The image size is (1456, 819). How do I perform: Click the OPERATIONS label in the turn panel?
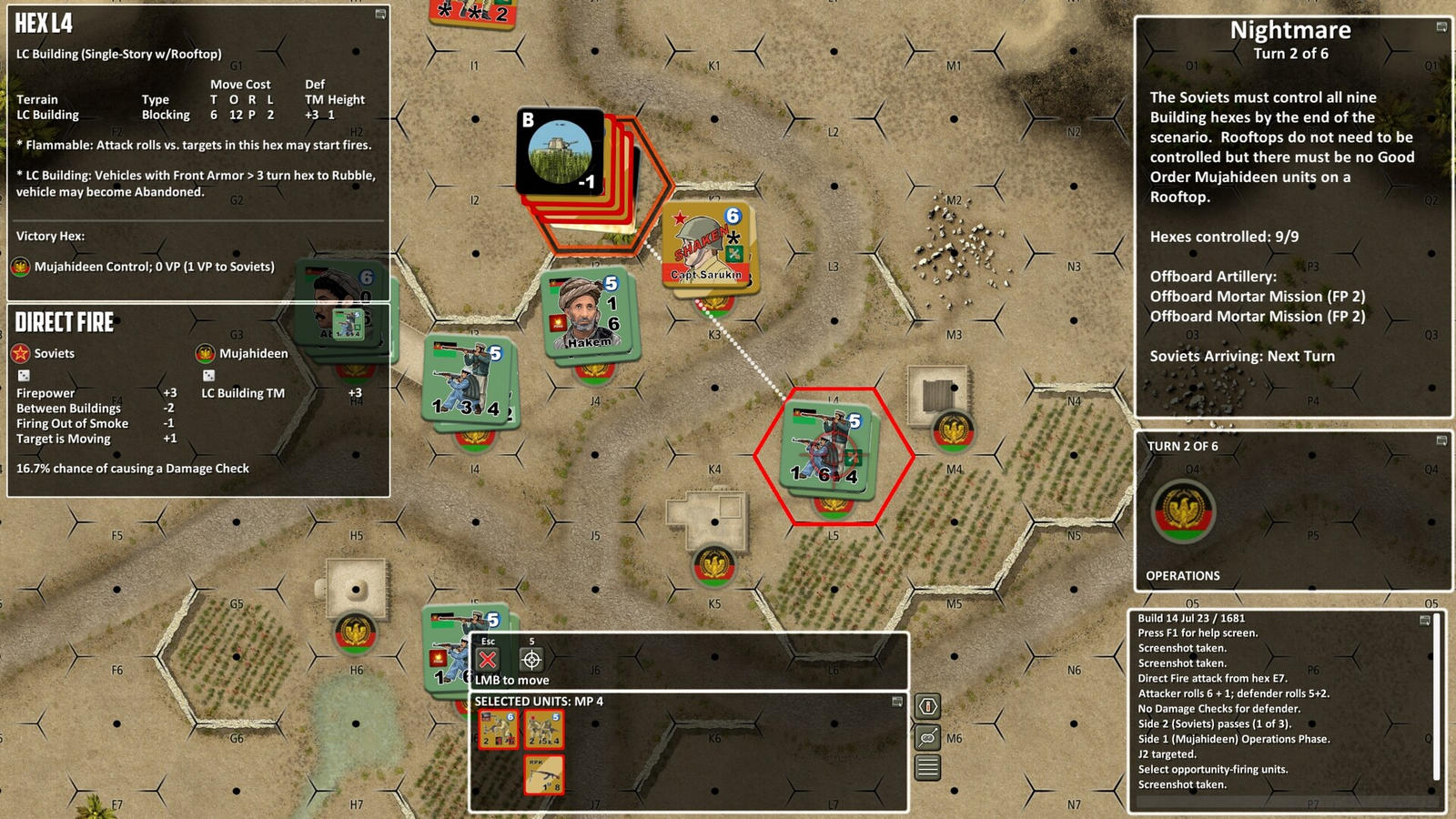(1182, 575)
